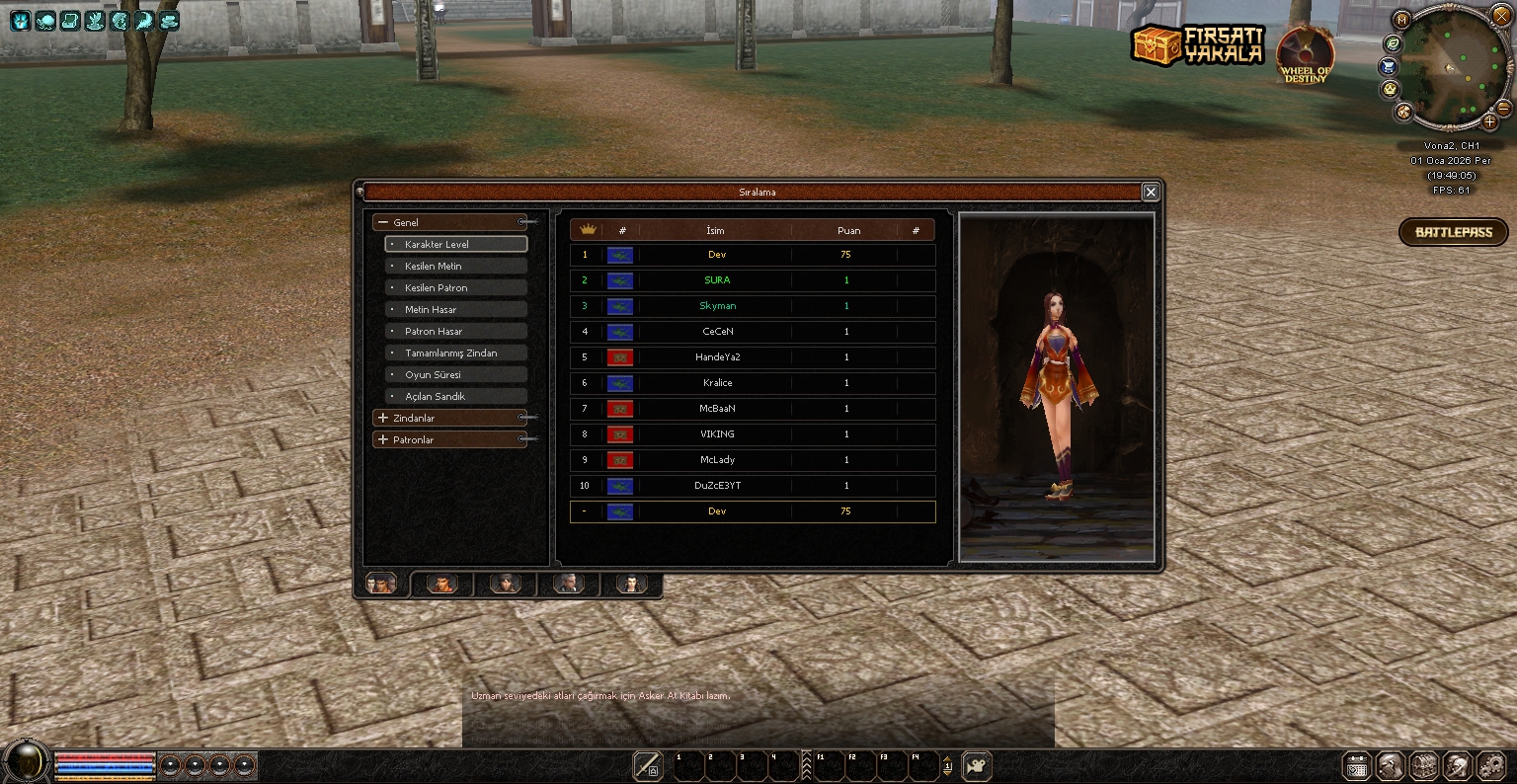Select the Skyman ranking row

point(717,306)
